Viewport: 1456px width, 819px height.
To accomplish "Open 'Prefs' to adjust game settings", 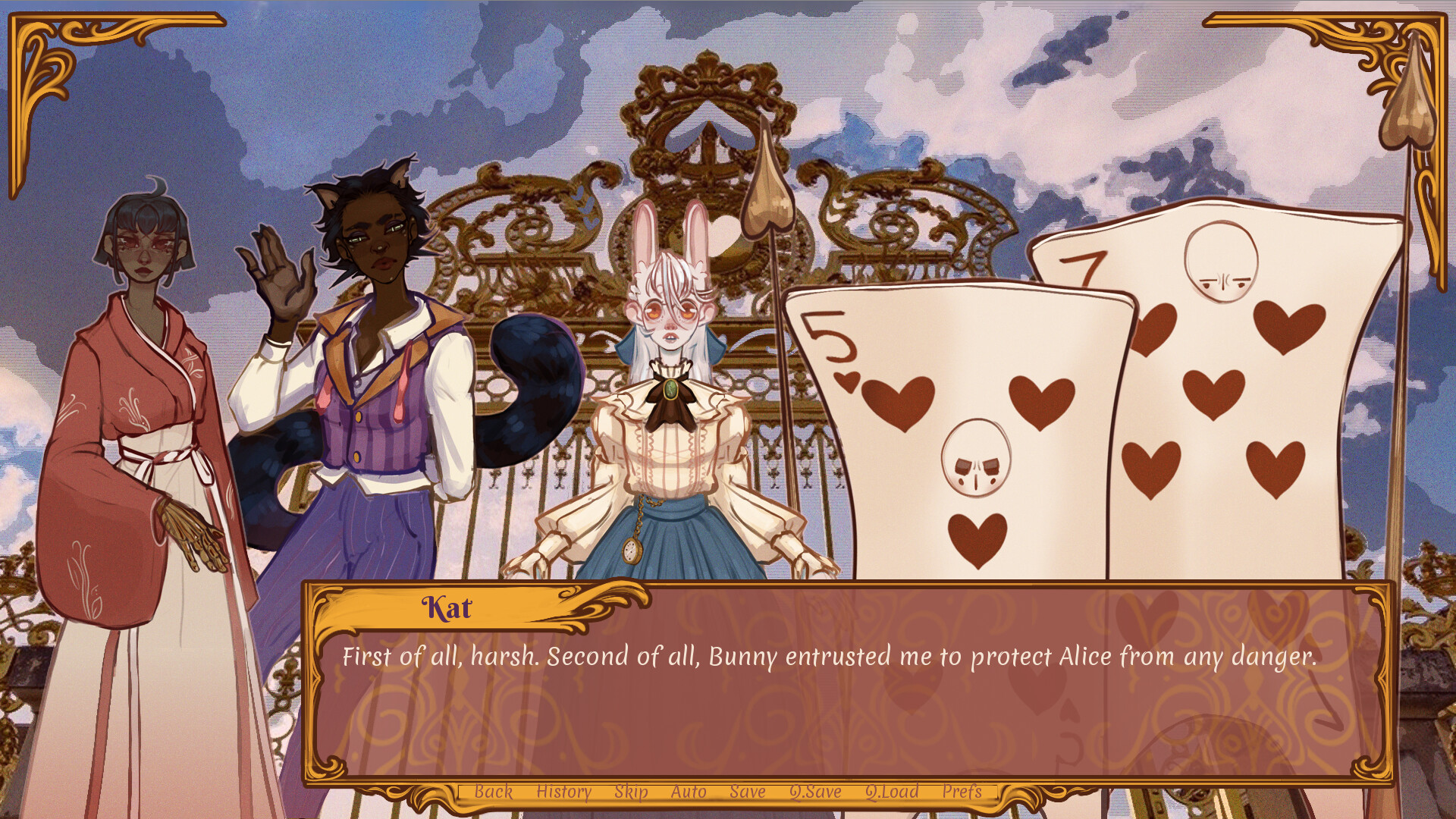I will (x=963, y=792).
